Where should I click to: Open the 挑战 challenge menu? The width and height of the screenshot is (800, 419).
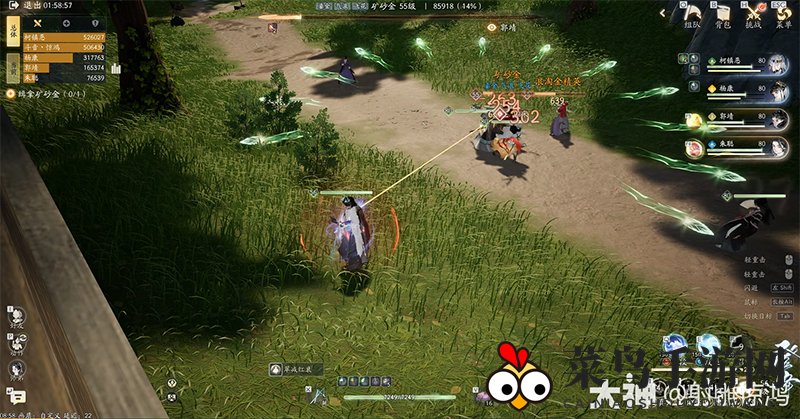(x=755, y=14)
